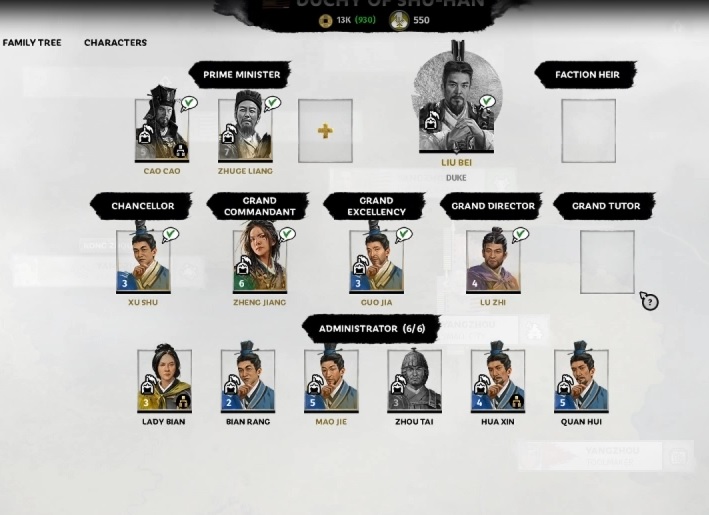Select administrator Bian Rang
Viewport: 709px width, 515px height.
[248, 380]
